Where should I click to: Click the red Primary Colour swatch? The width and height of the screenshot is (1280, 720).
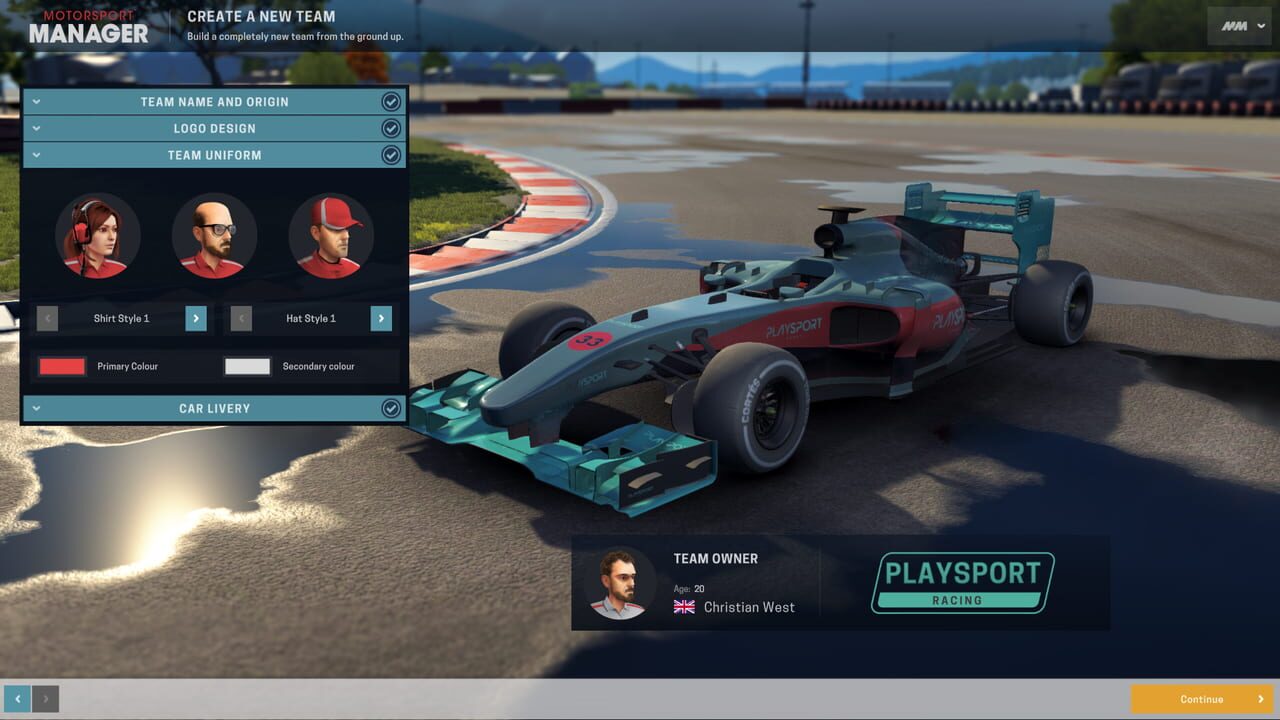click(61, 366)
